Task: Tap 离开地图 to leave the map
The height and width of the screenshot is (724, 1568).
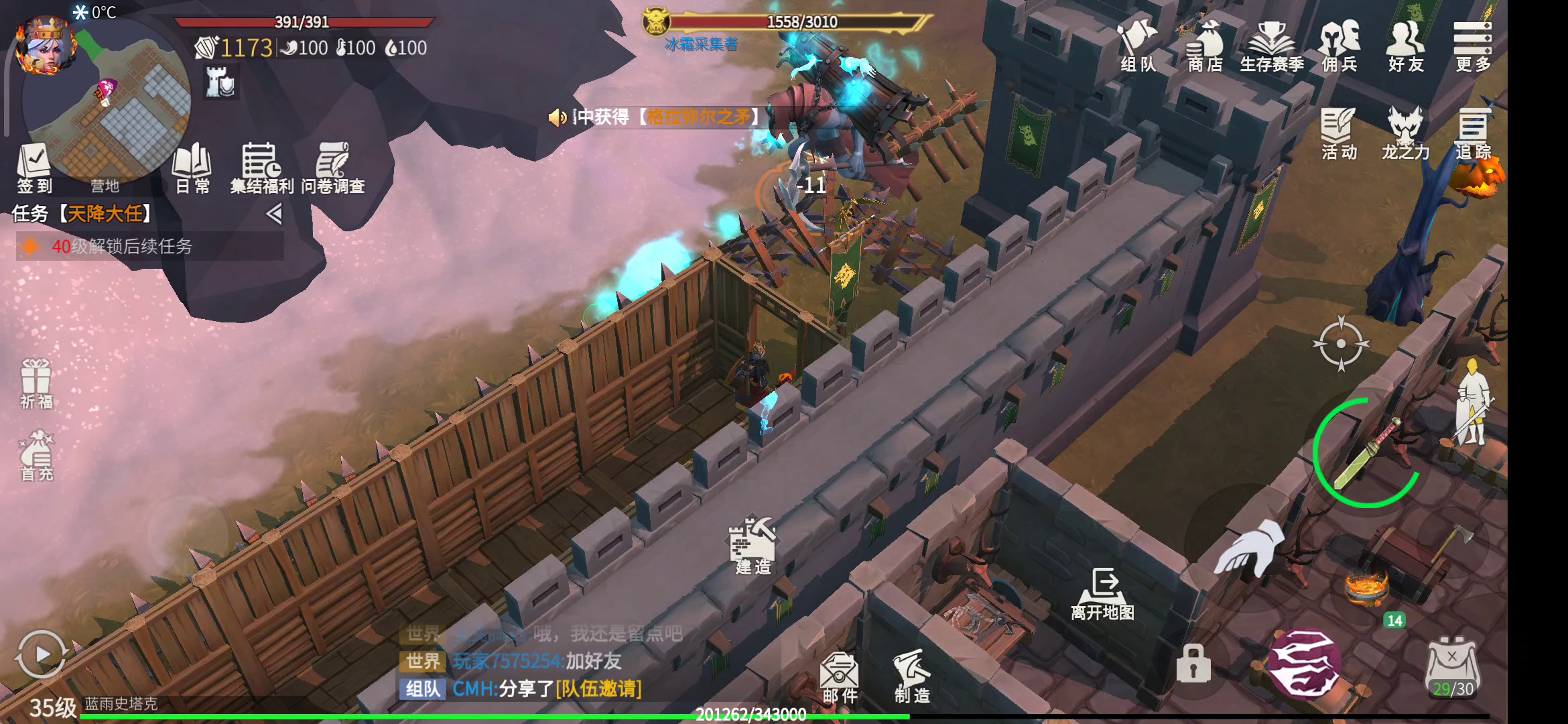Action: 1103,594
